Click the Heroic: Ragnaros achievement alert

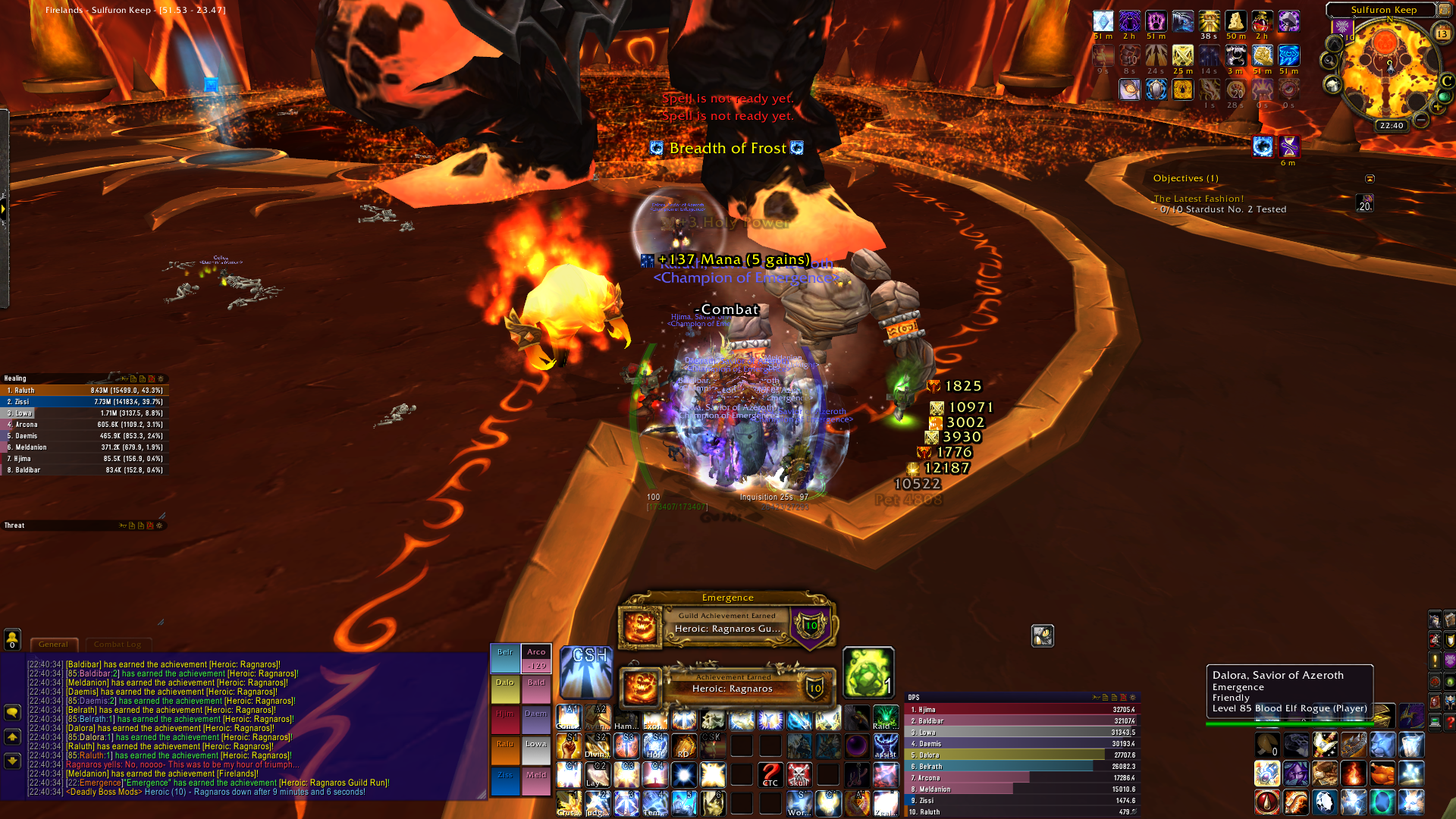point(728,686)
